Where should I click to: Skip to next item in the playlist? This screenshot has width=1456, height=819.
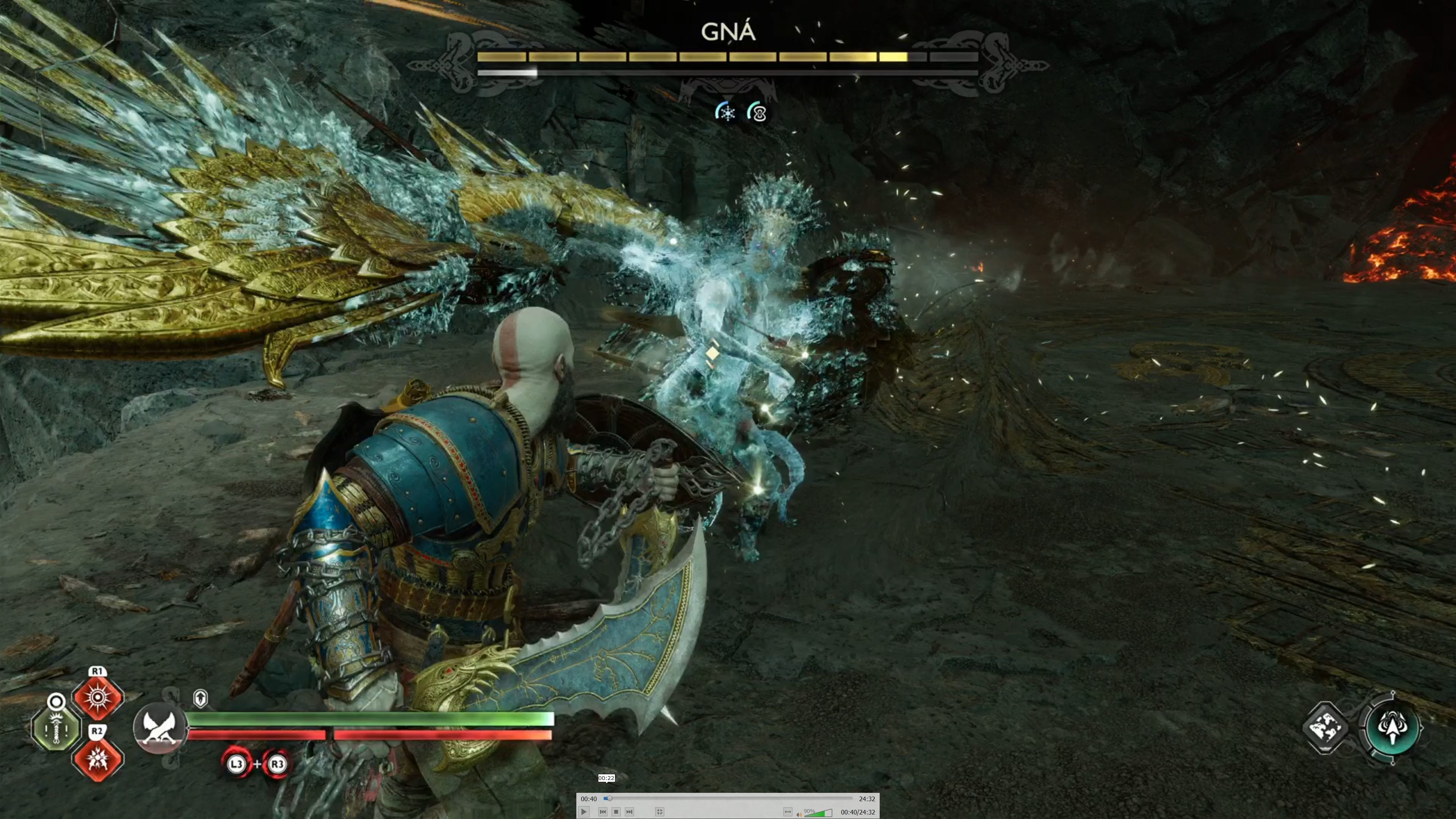(x=629, y=812)
